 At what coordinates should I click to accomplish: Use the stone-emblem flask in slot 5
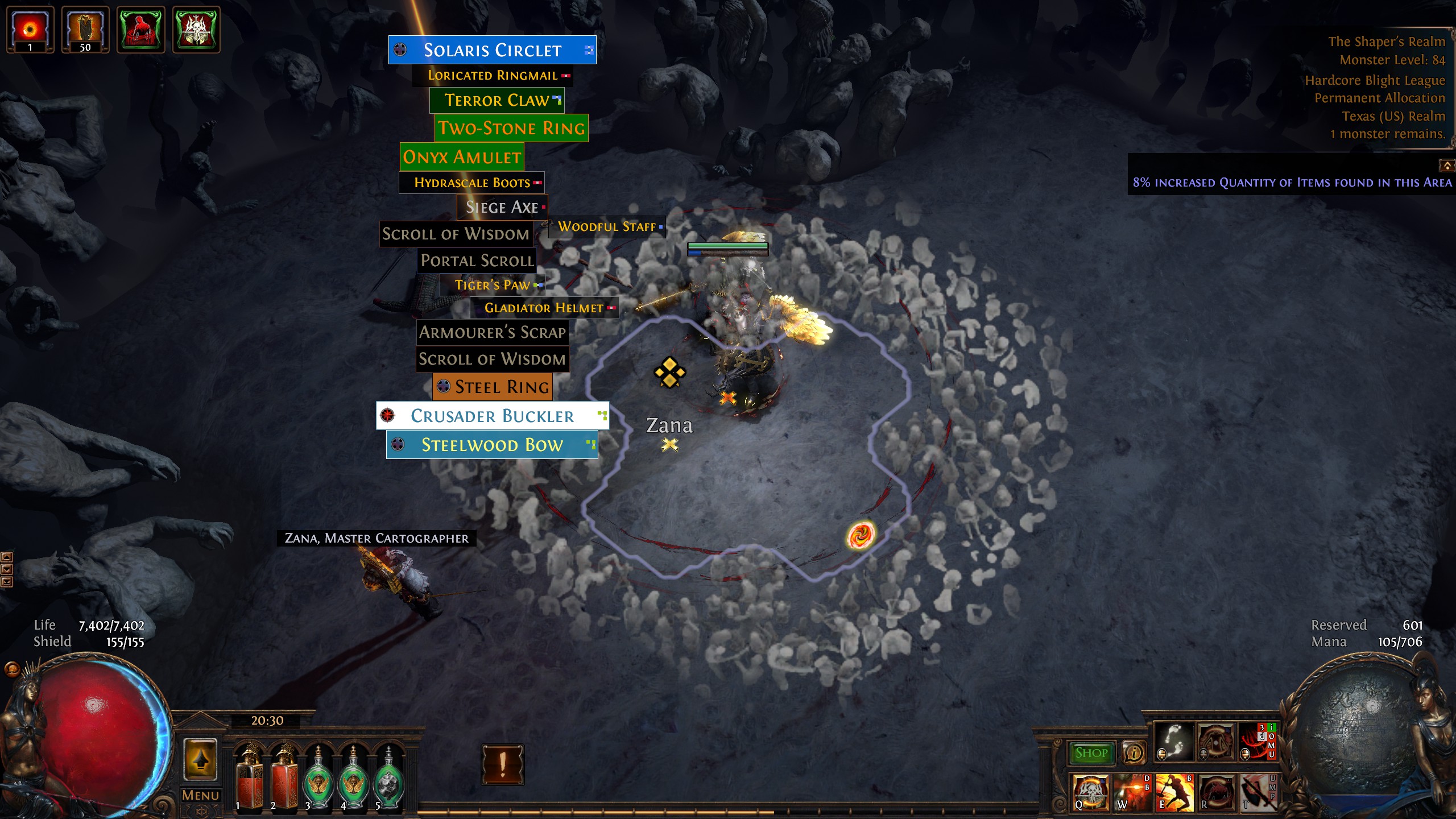coord(388,778)
